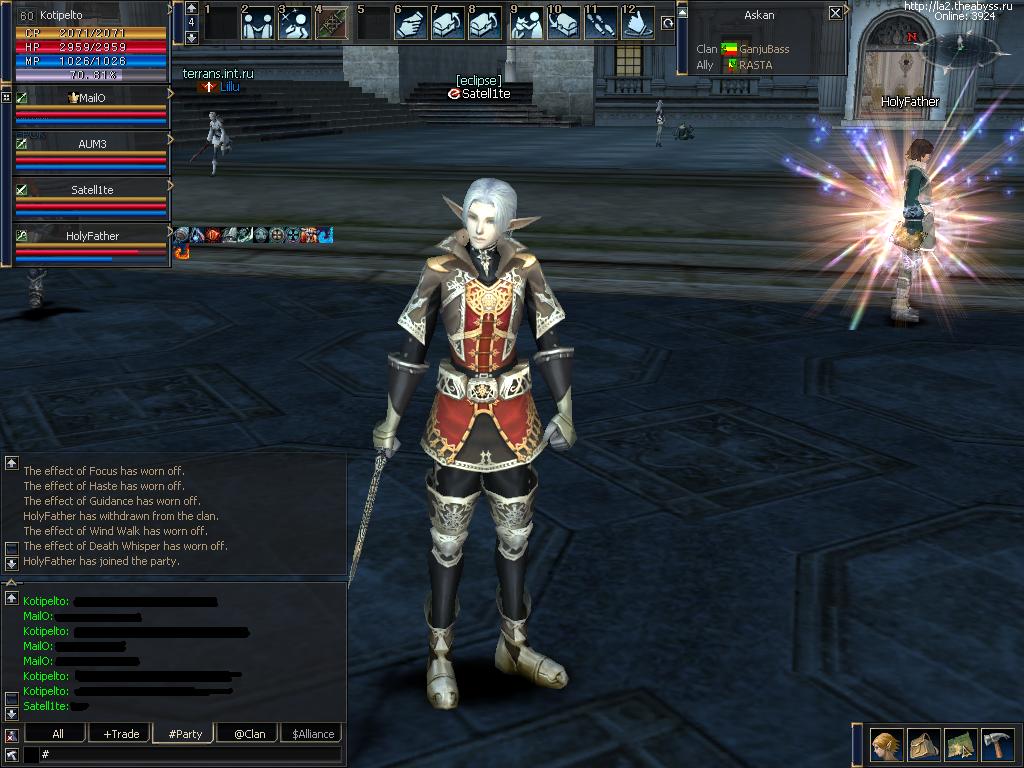Select party member AUM3

91,144
